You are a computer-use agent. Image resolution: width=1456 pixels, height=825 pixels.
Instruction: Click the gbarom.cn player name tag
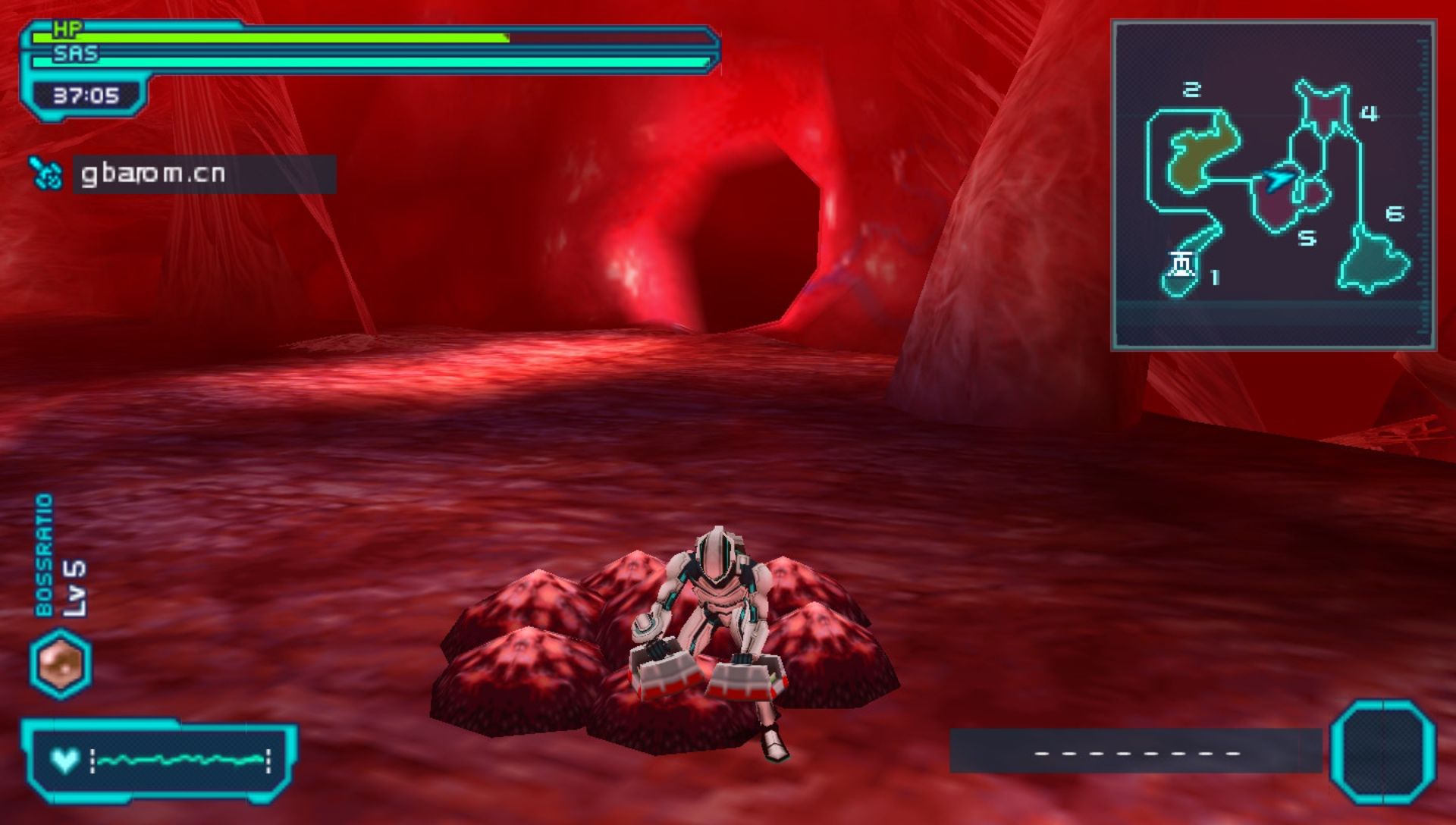coord(203,174)
